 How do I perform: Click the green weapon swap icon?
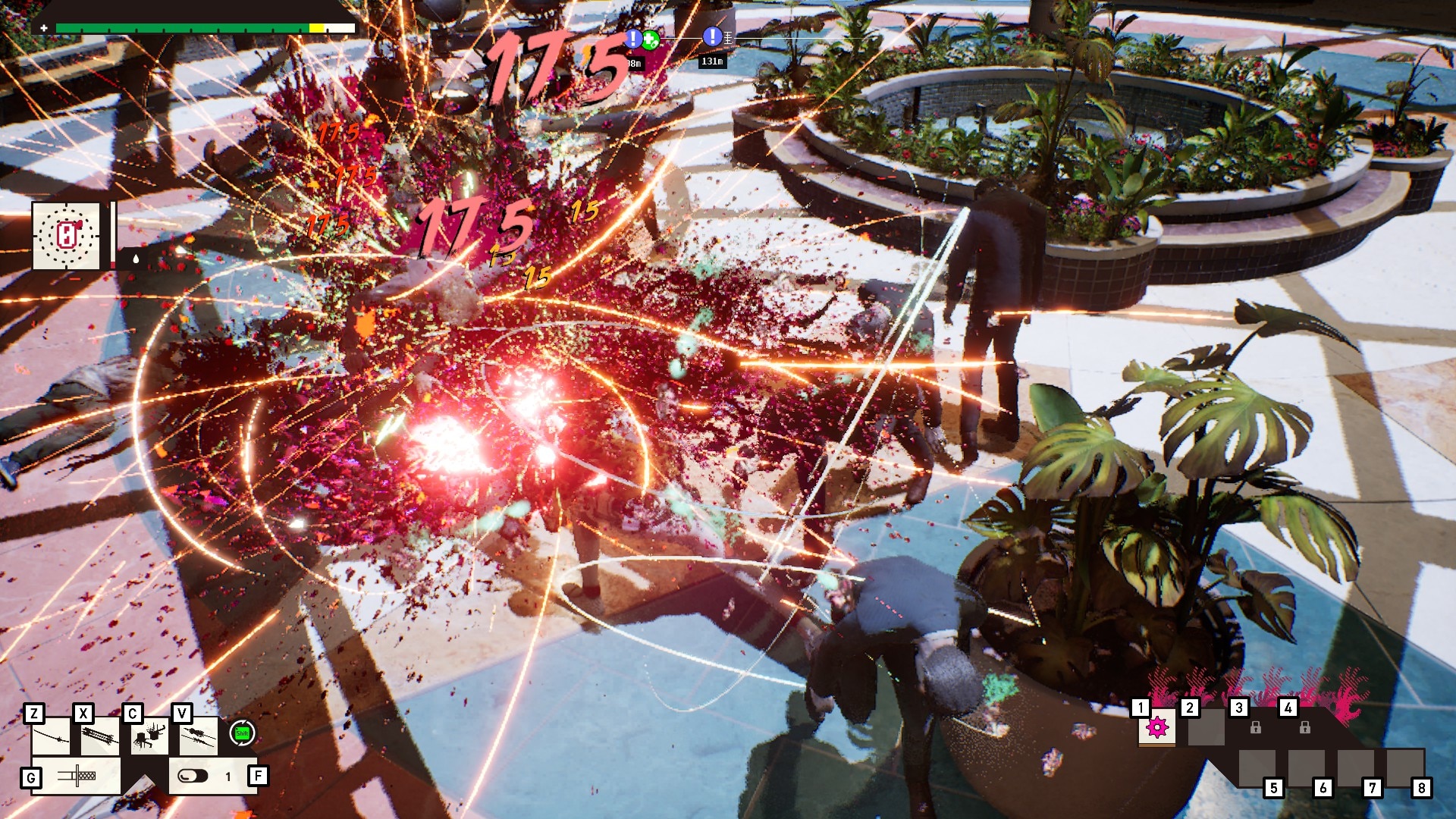point(242,733)
